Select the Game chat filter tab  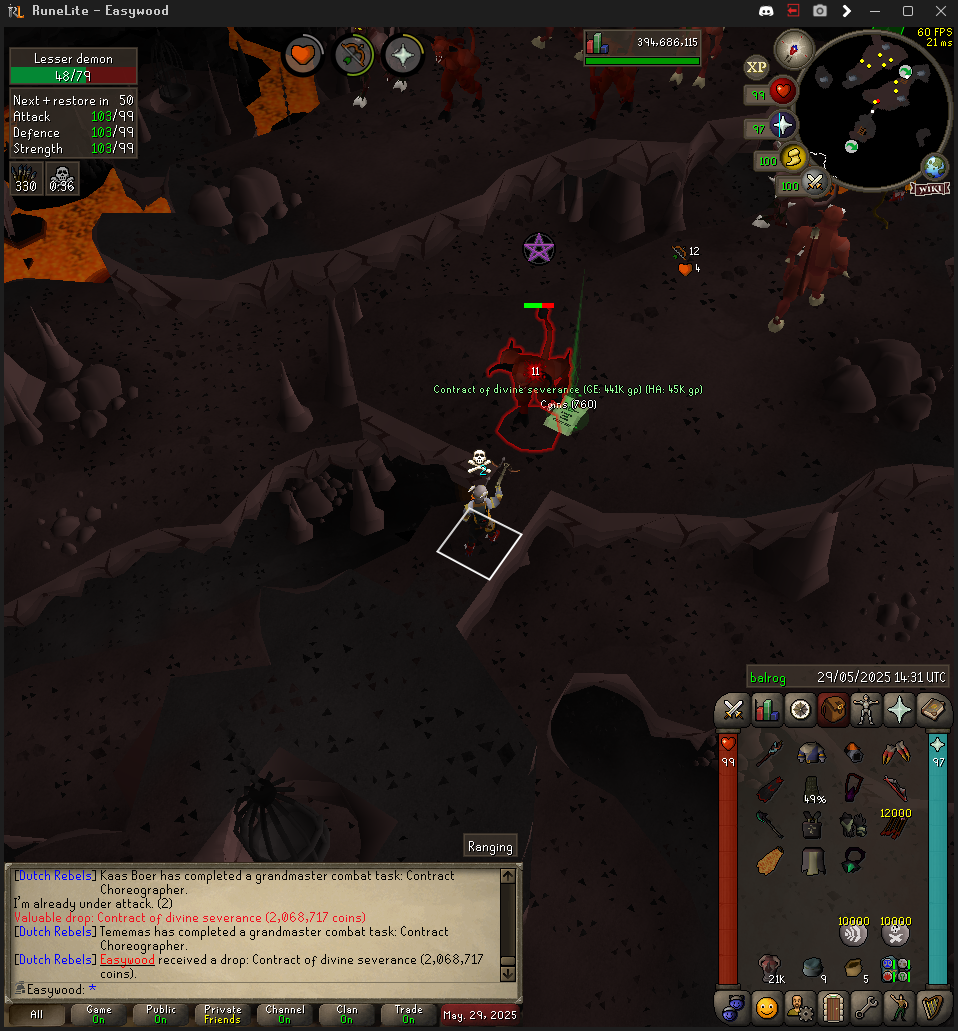99,1015
